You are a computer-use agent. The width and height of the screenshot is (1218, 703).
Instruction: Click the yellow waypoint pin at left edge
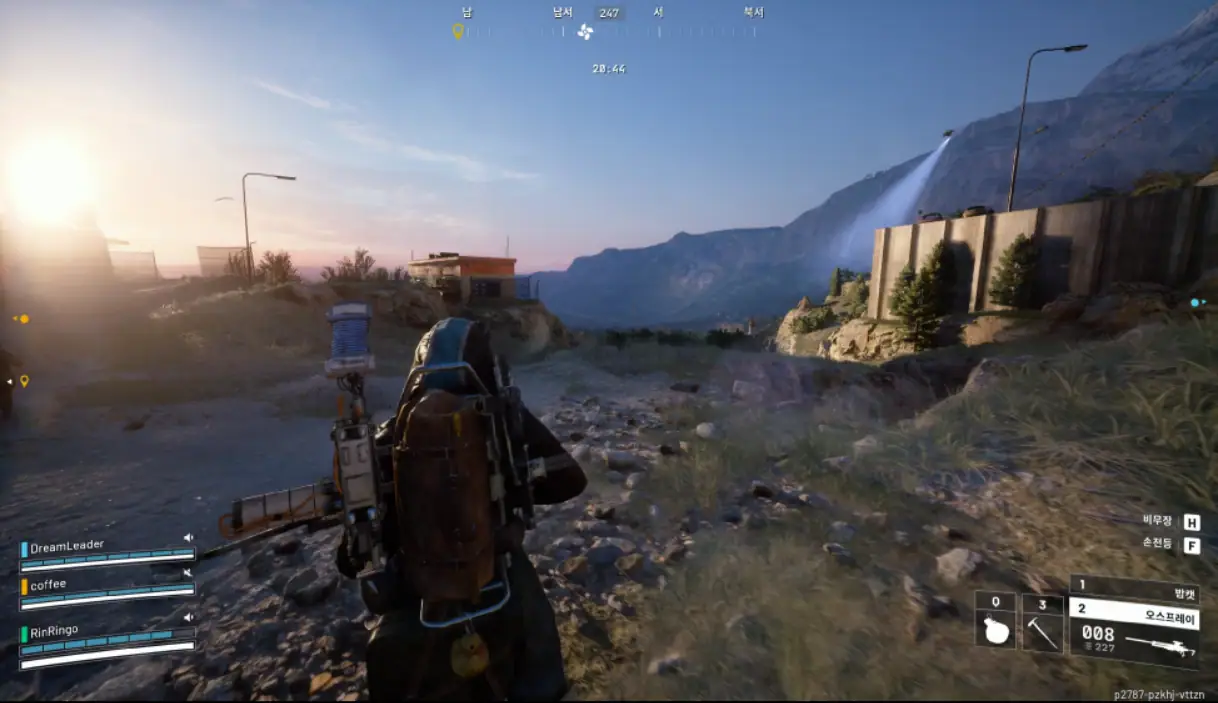point(24,381)
